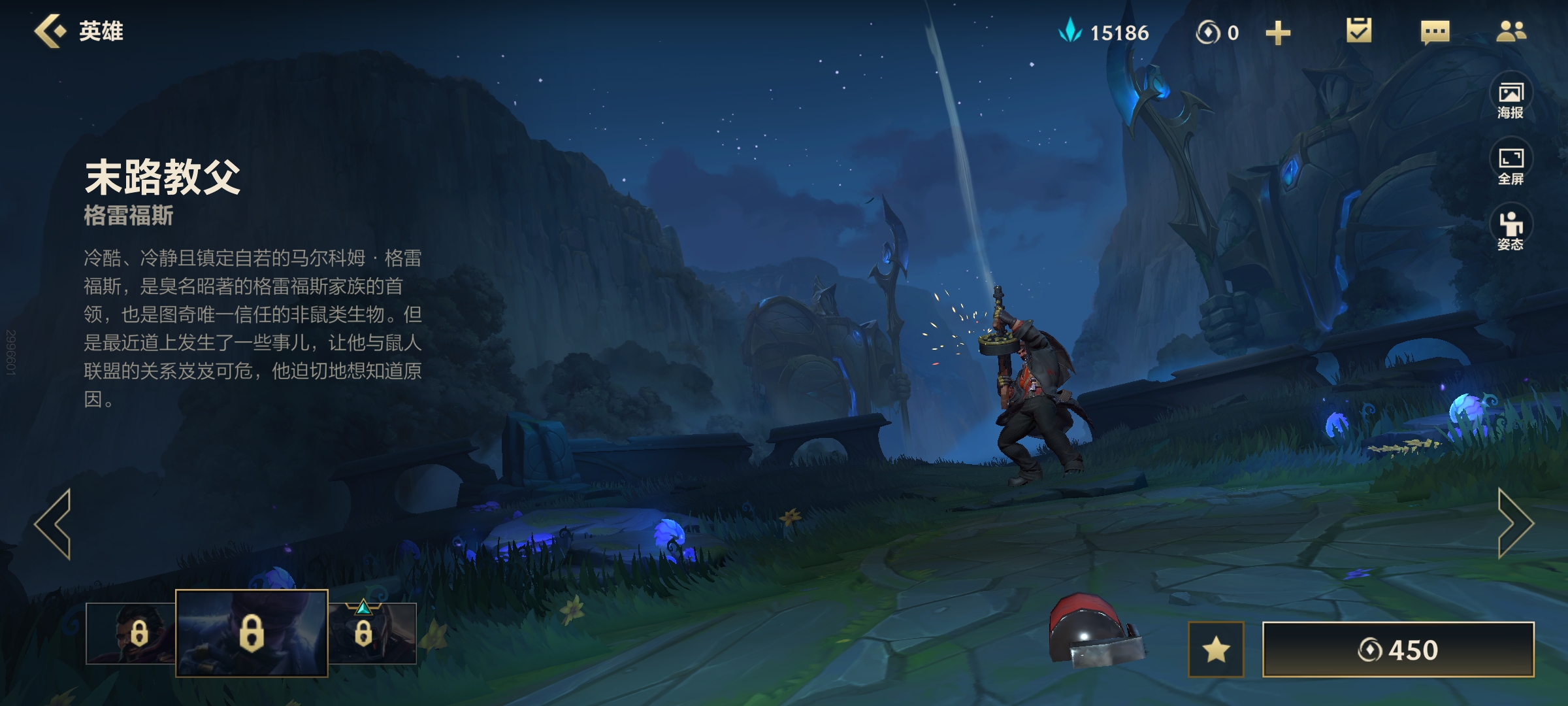The width and height of the screenshot is (1568, 706).
Task: Switch to fullscreen view (全屏)
Action: click(1511, 165)
